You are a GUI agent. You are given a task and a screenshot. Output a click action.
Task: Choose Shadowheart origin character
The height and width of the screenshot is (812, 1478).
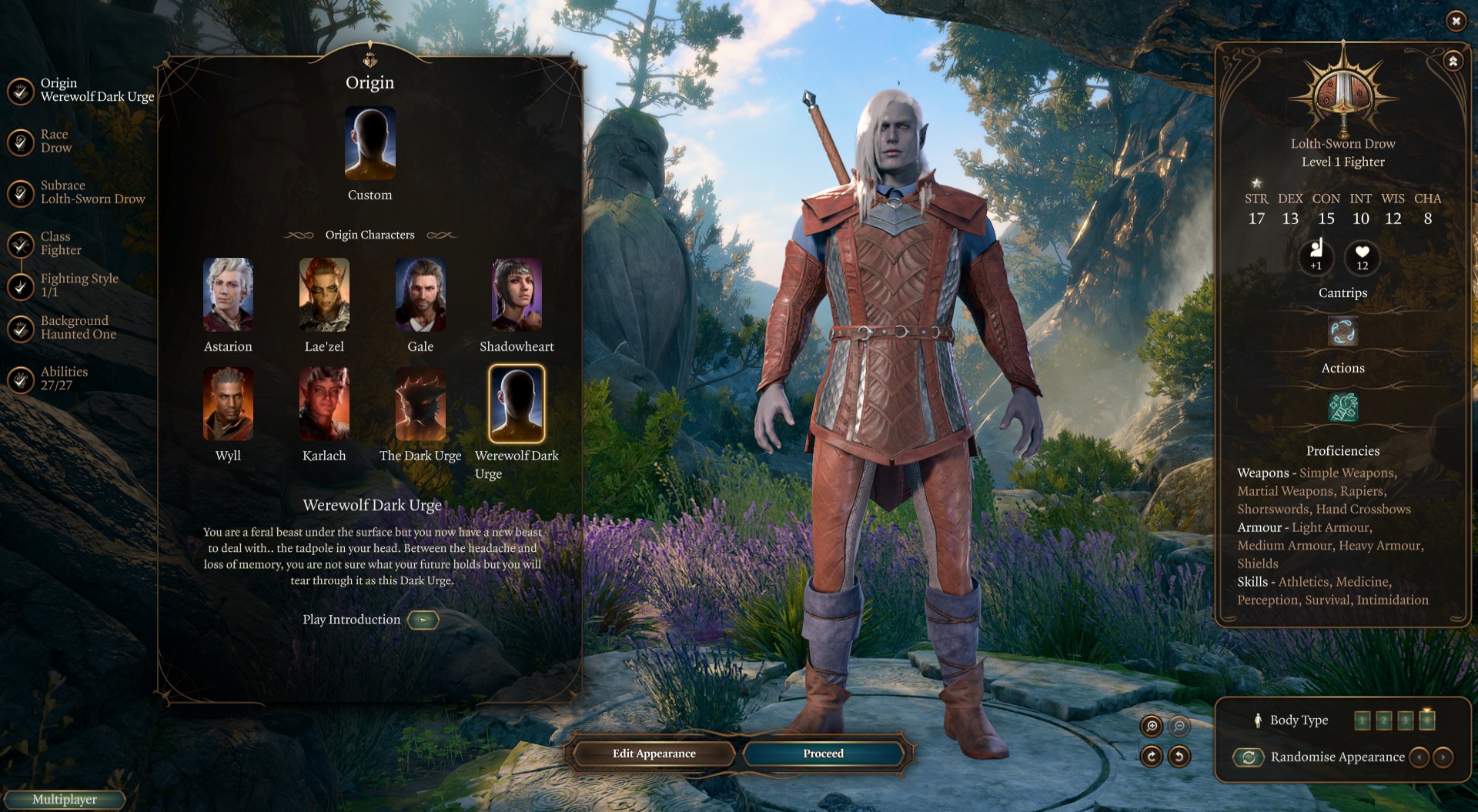point(517,296)
